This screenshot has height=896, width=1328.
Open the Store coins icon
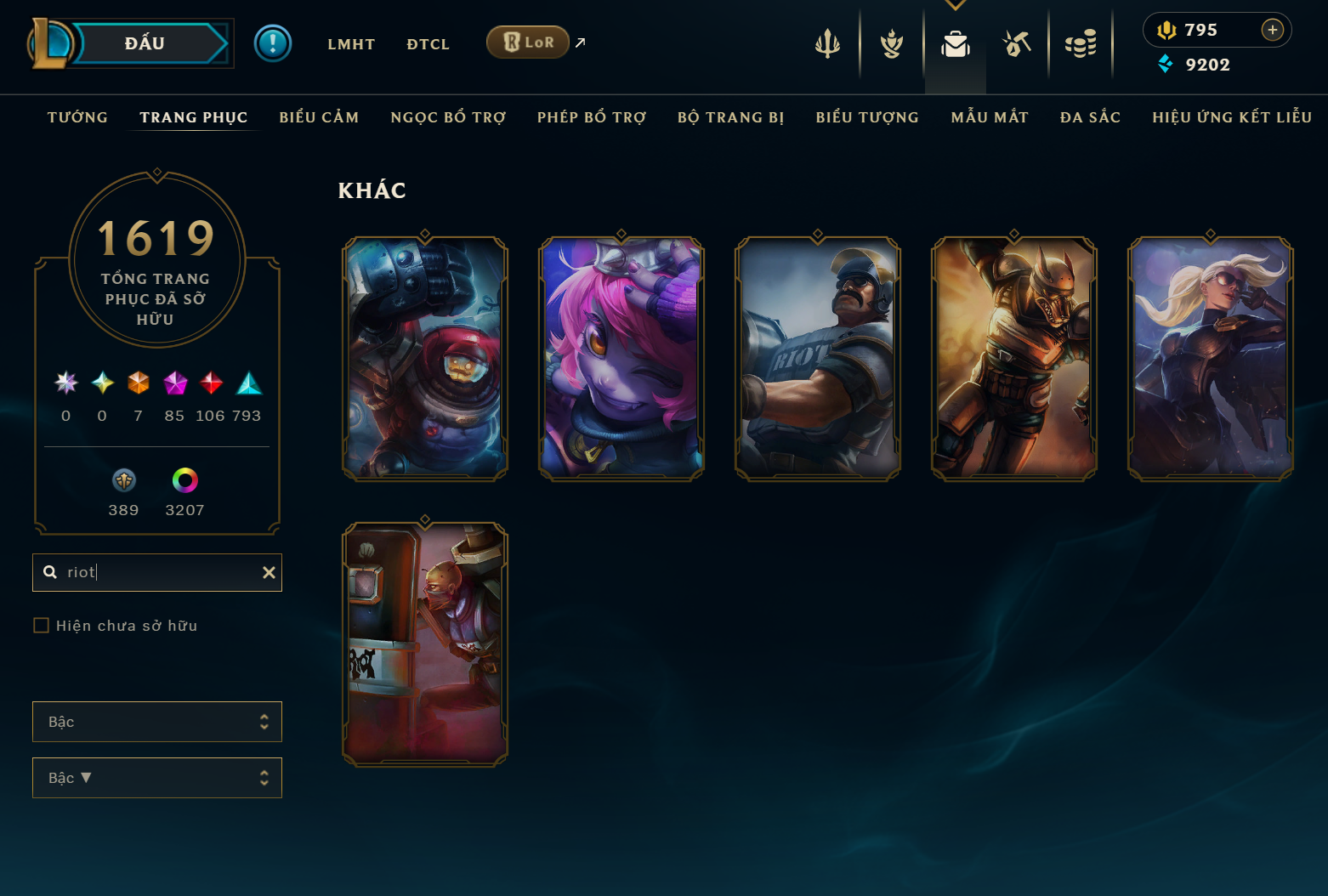1081,44
